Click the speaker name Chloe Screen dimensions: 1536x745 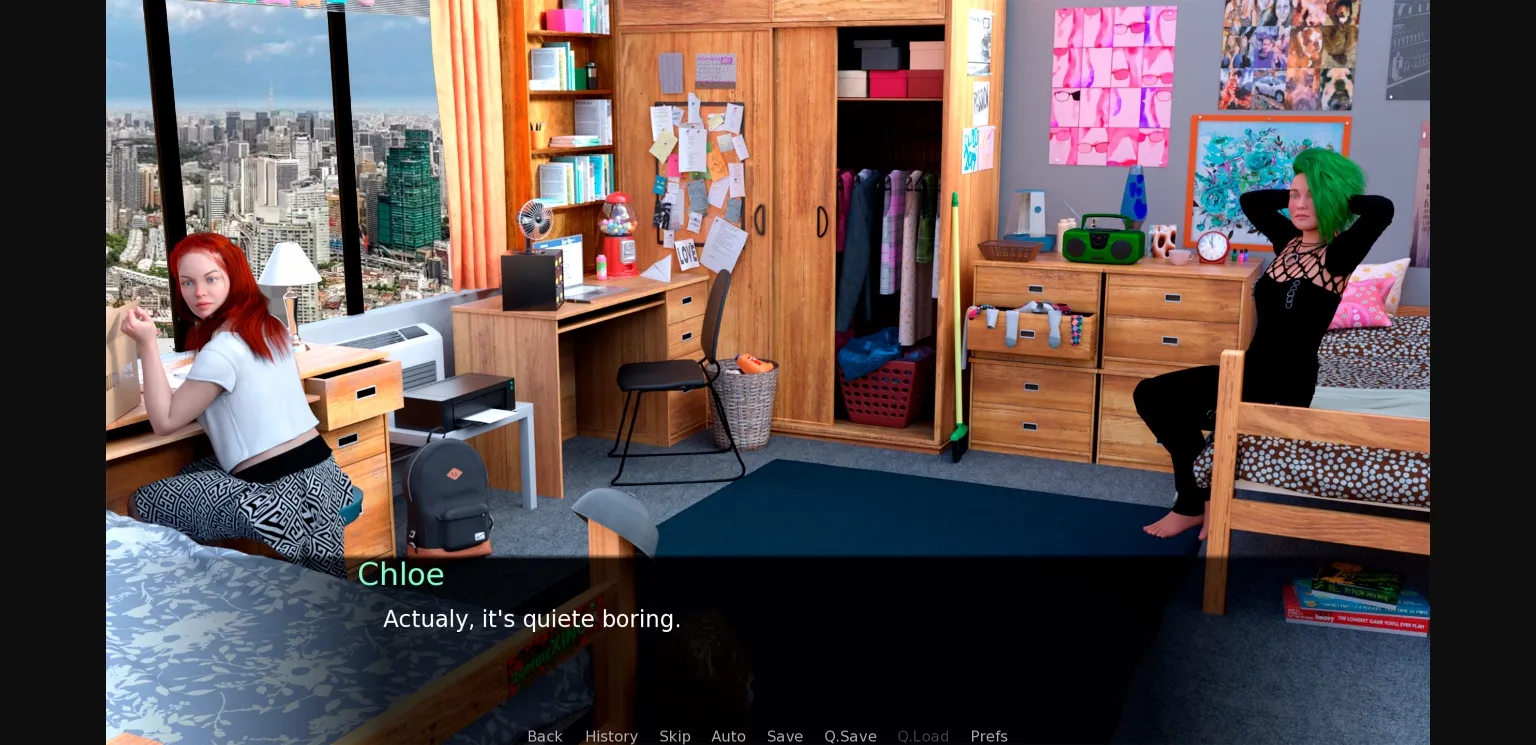coord(401,575)
